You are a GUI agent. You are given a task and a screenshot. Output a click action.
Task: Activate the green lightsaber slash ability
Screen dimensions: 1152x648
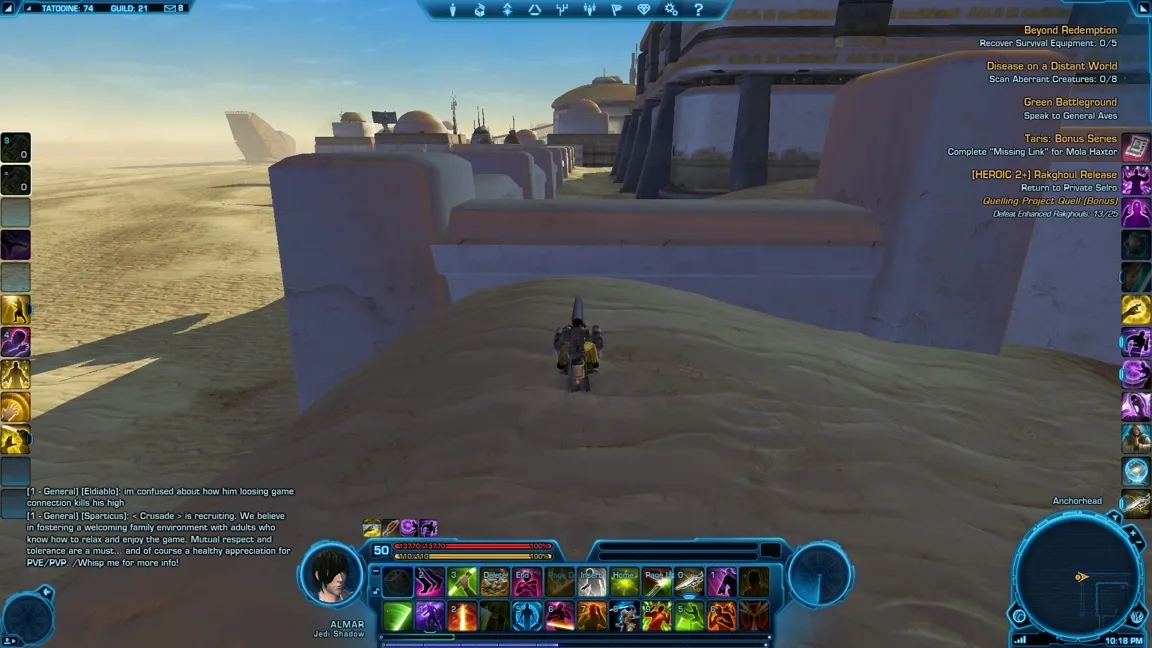pyautogui.click(x=397, y=616)
